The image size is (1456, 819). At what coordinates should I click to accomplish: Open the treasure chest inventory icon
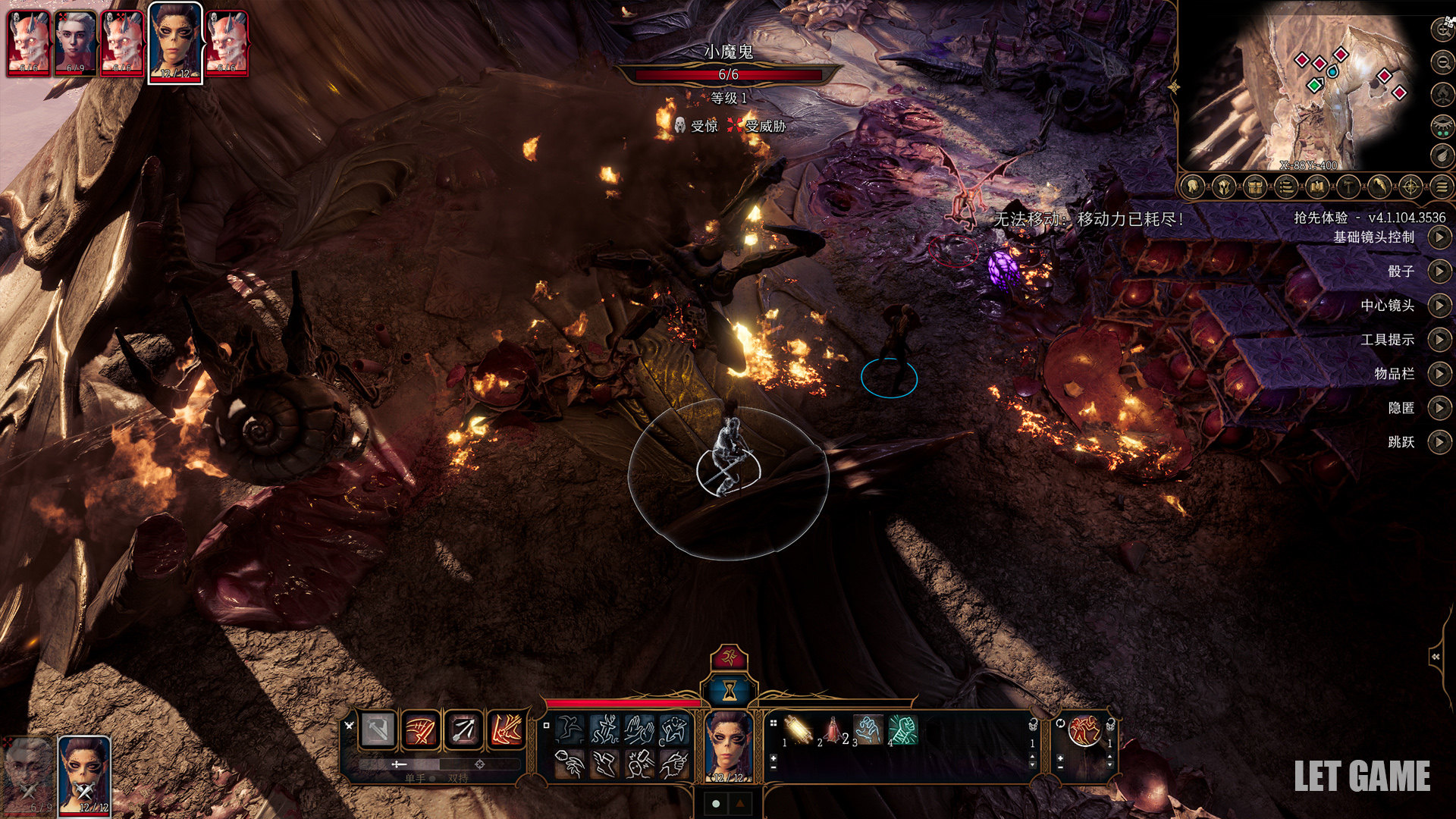[1255, 187]
